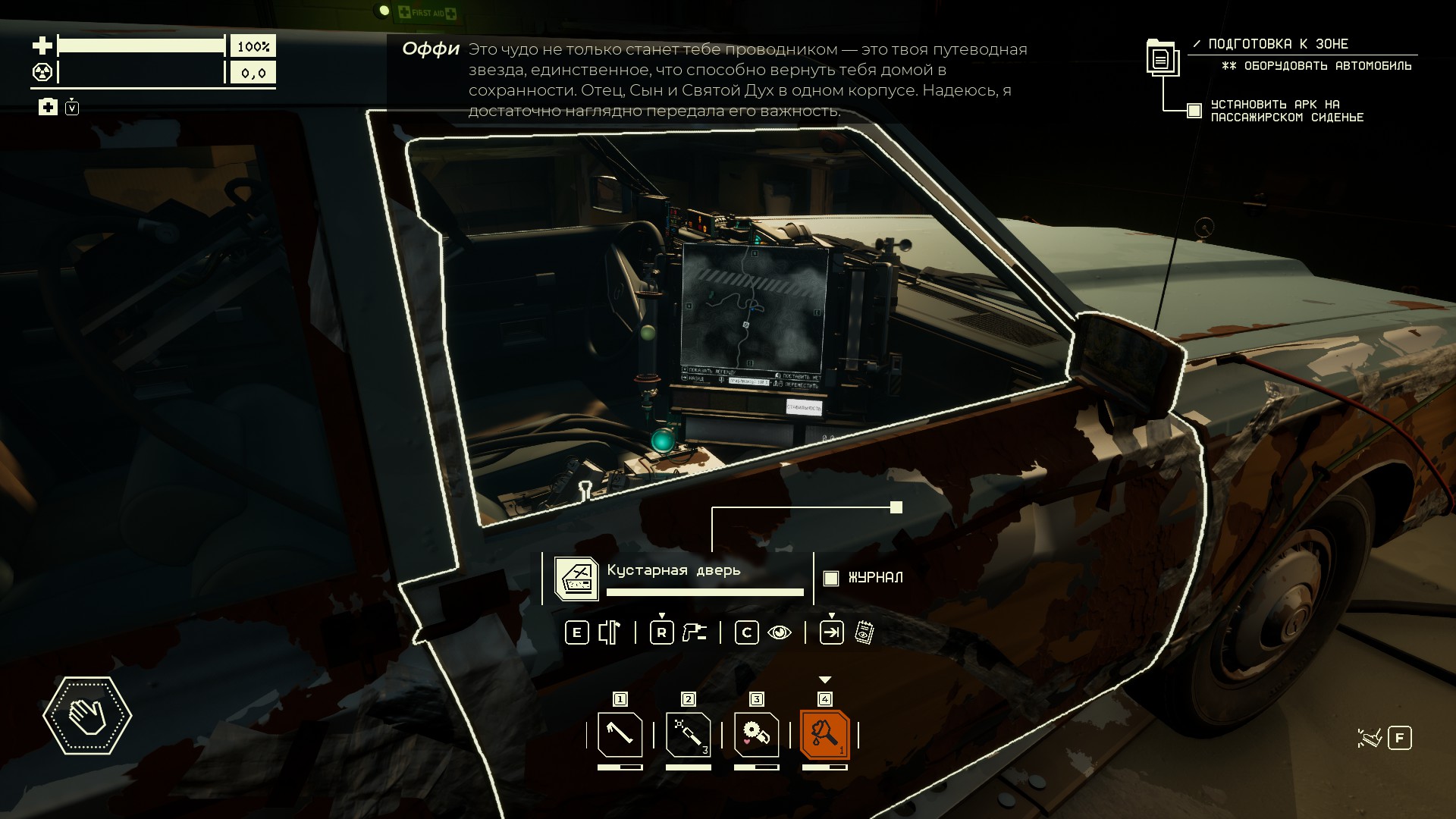The image size is (1456, 819).
Task: Select the highlighted orange hotbar slot 4
Action: tap(825, 734)
